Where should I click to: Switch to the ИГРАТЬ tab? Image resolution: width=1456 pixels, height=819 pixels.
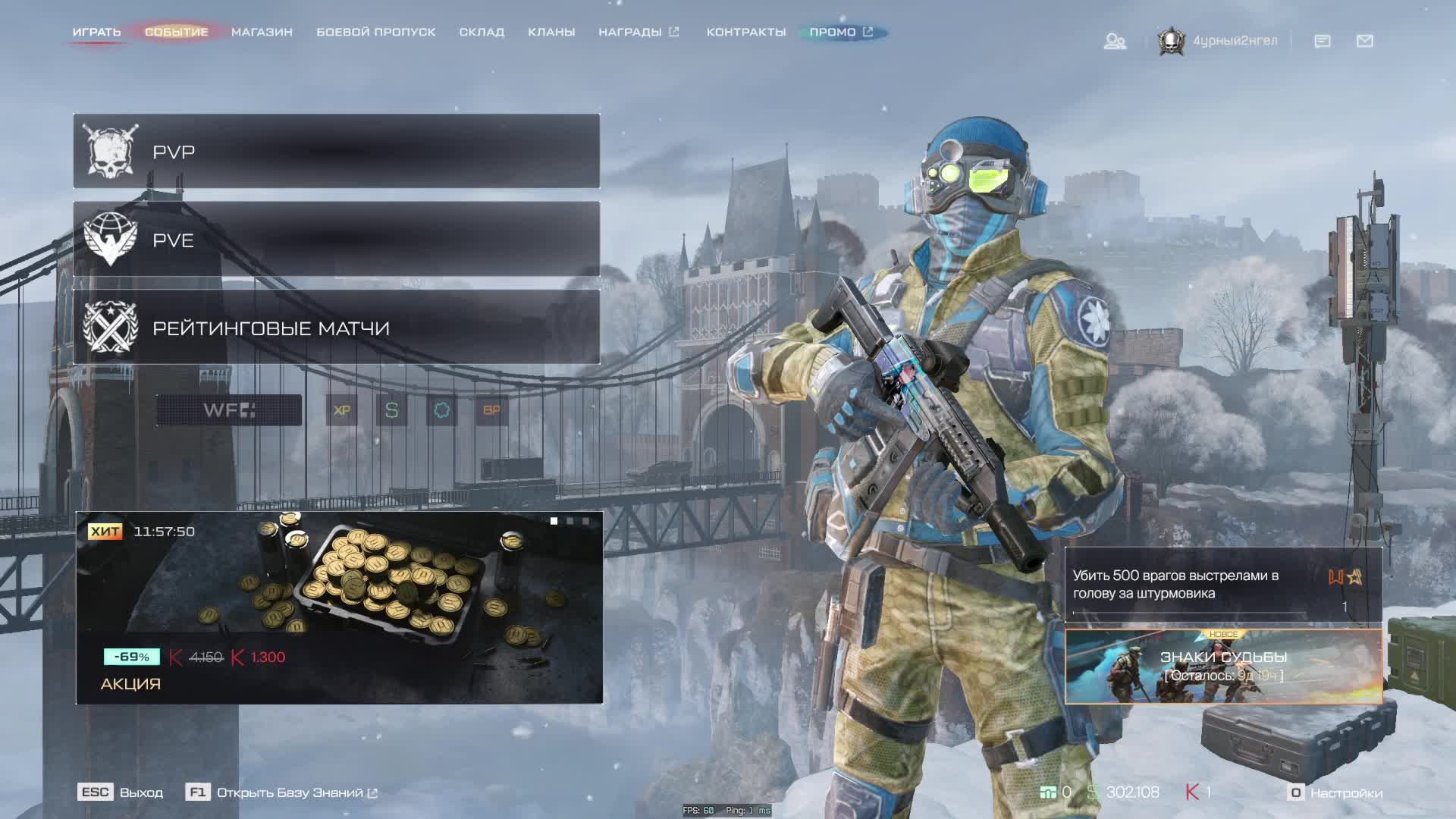click(96, 32)
